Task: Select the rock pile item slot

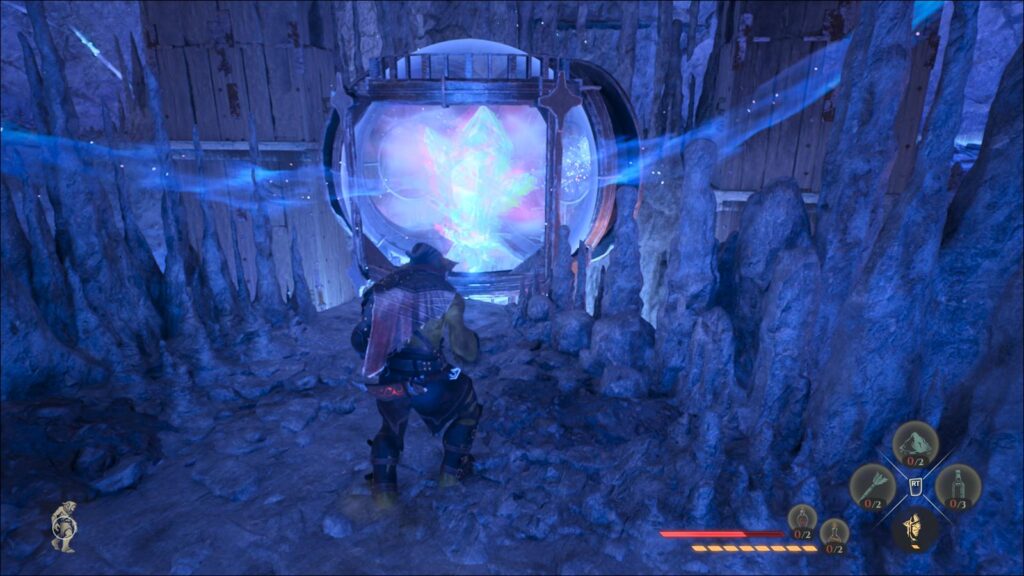Action: pos(914,443)
